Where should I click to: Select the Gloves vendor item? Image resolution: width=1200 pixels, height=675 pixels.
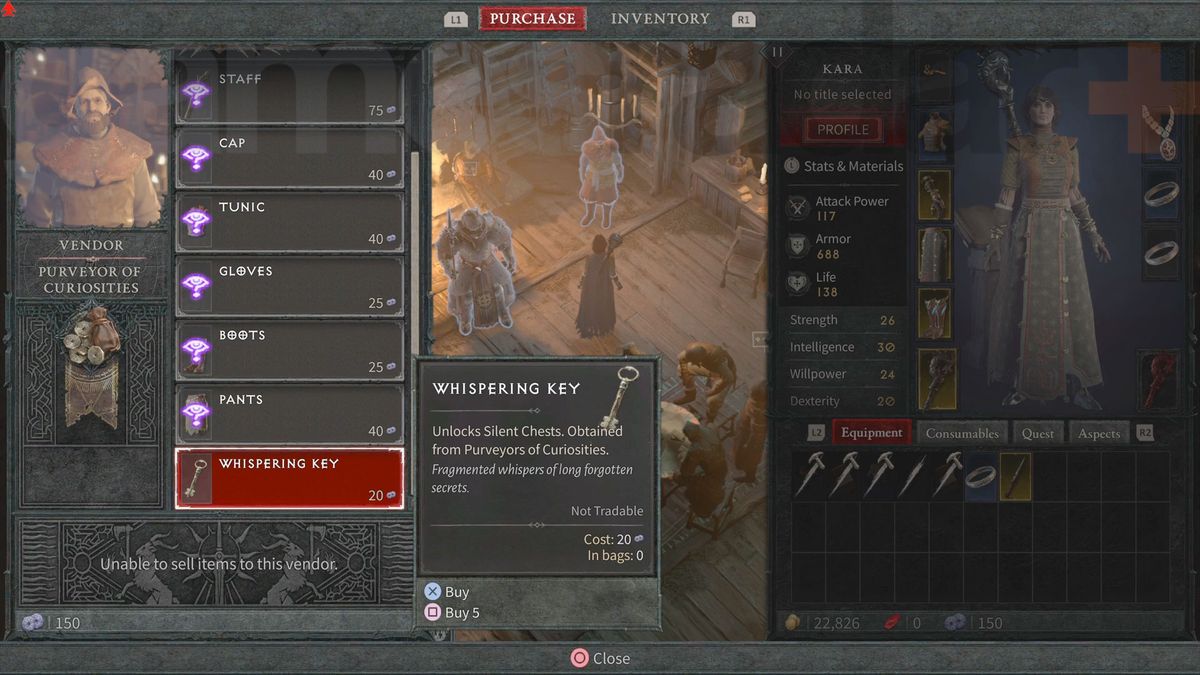coord(290,286)
